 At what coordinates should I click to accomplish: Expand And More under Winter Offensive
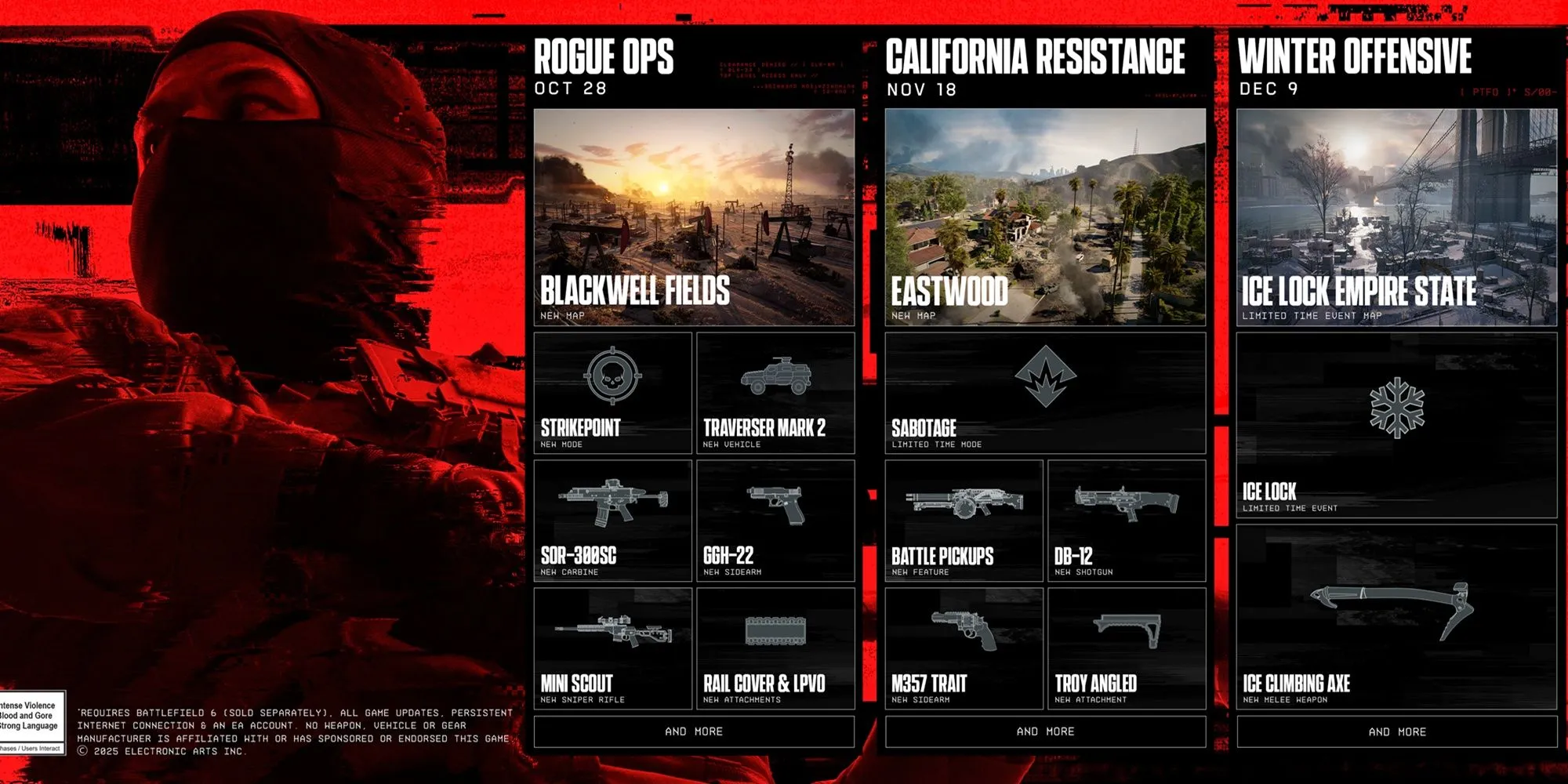pyautogui.click(x=1396, y=731)
